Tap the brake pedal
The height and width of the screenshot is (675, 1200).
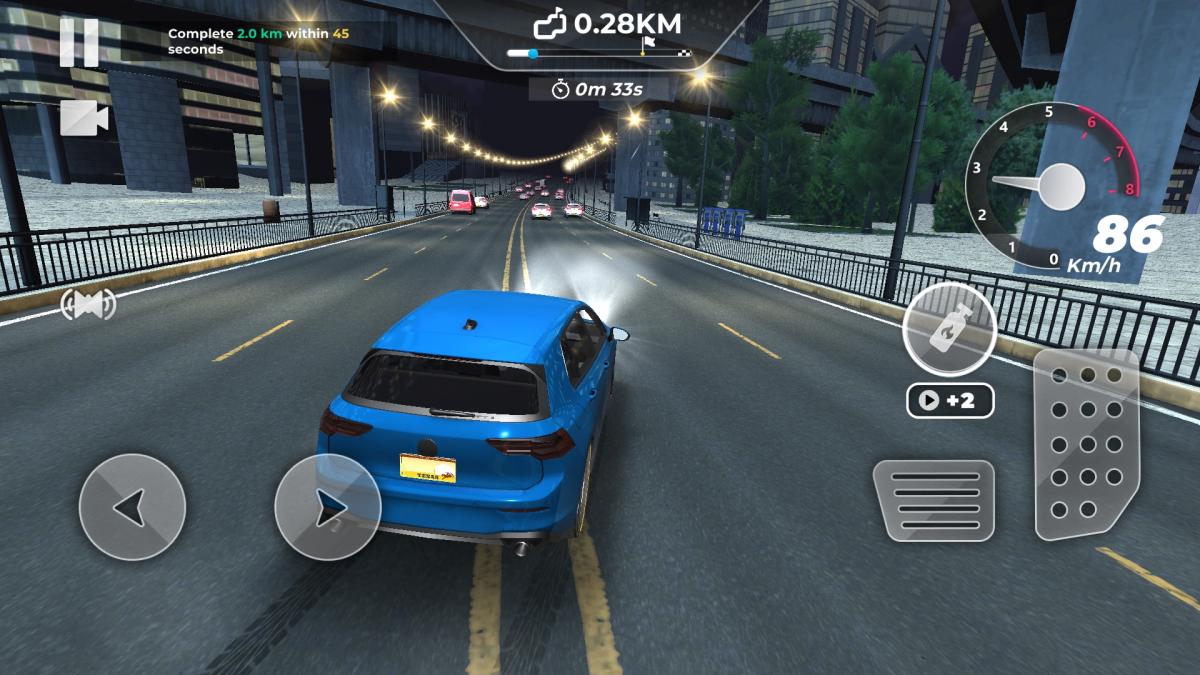coord(933,500)
